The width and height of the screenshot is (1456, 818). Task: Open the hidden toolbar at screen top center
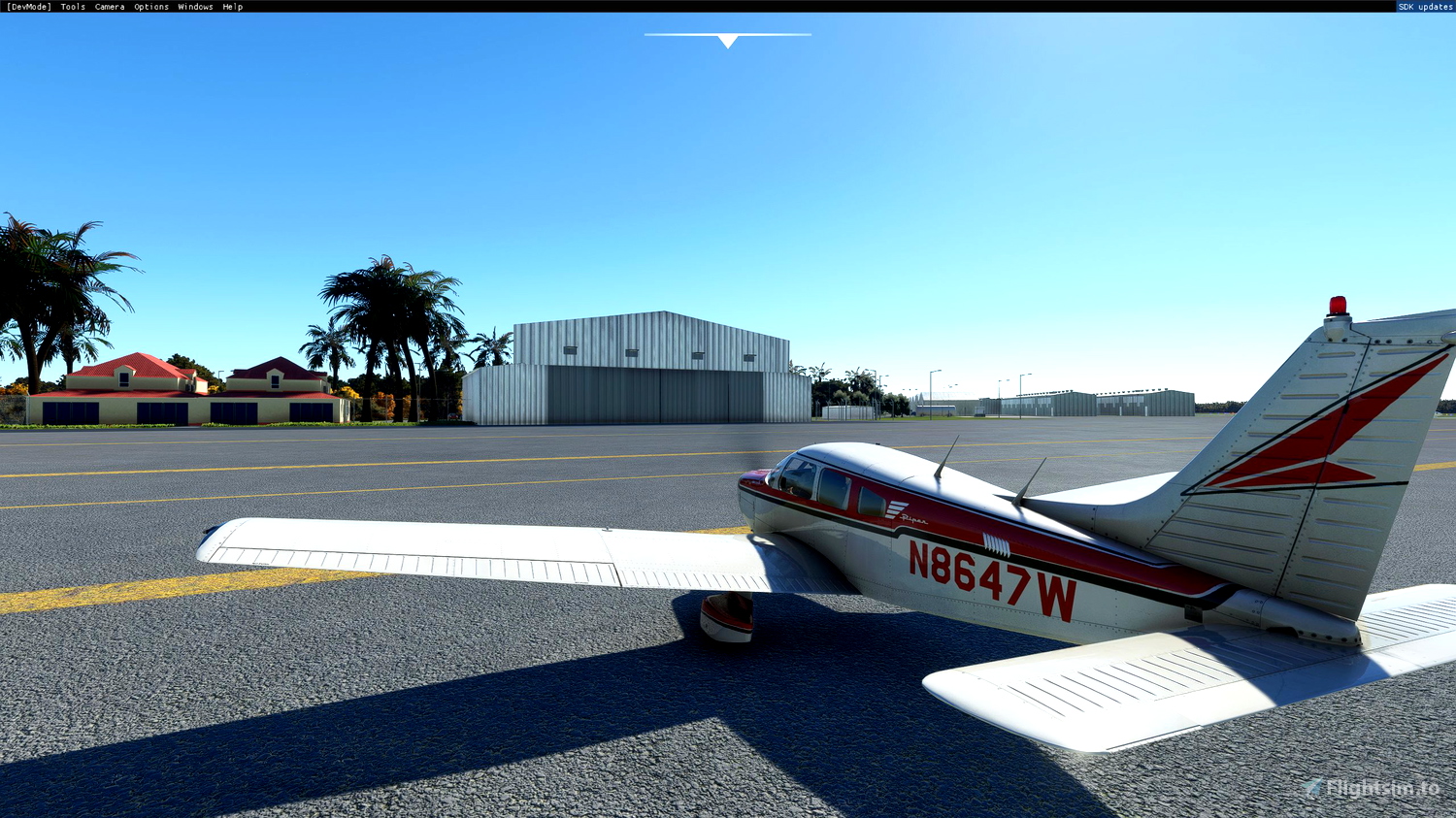tap(727, 35)
